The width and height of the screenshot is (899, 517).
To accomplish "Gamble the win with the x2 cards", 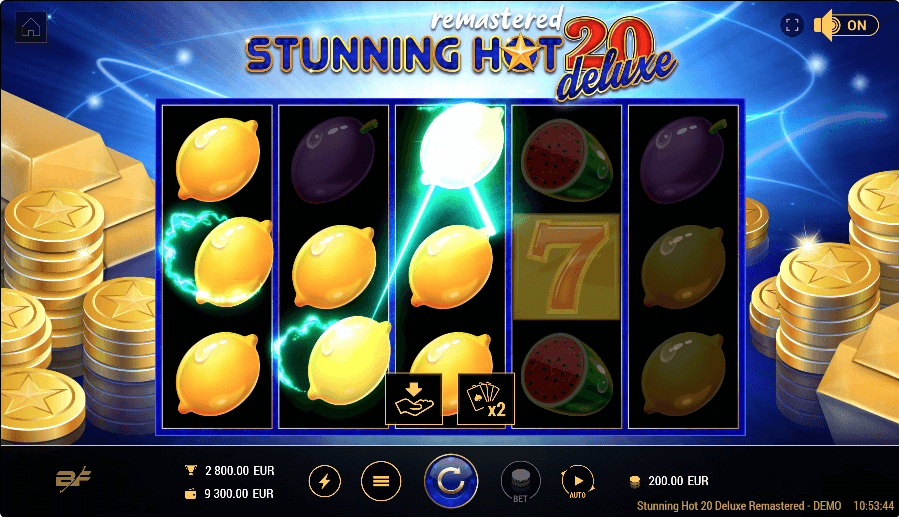I will coord(486,398).
